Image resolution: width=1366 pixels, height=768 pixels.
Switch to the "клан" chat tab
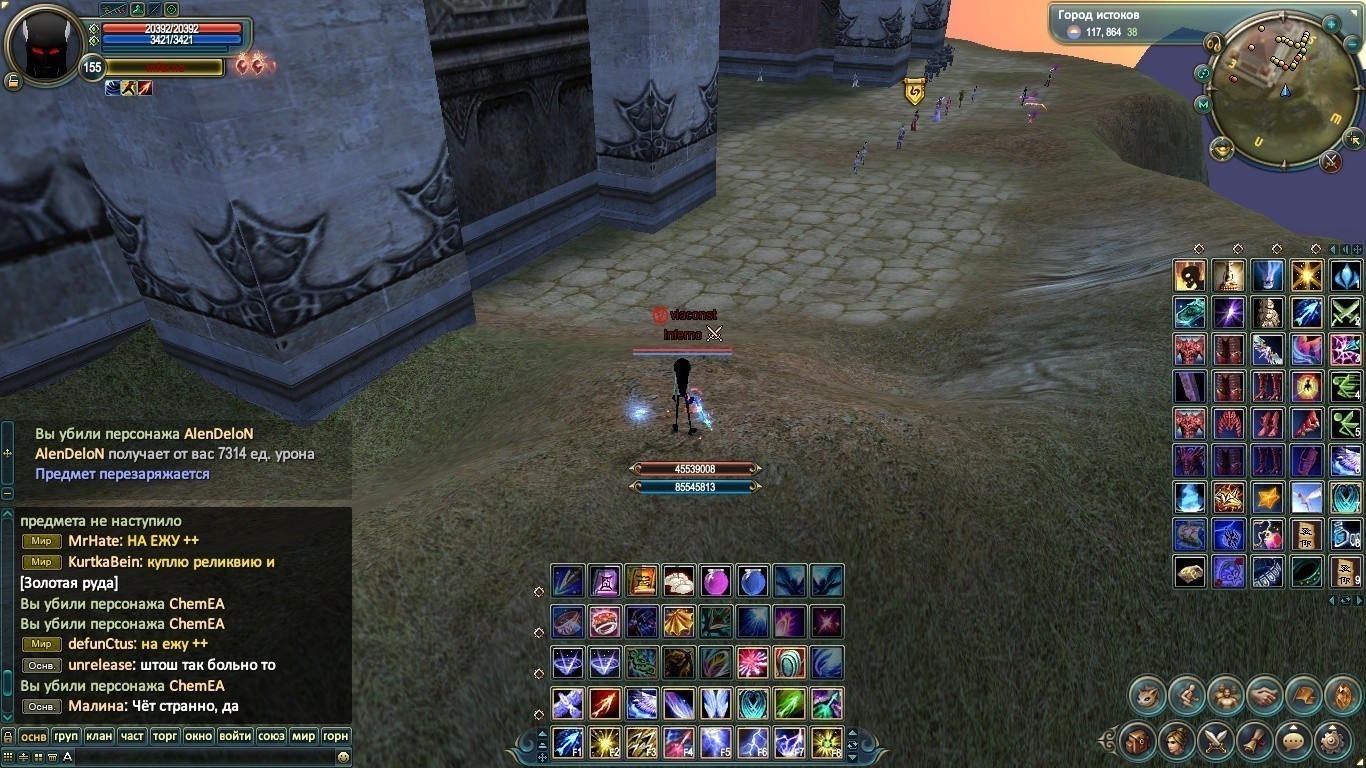[x=99, y=736]
